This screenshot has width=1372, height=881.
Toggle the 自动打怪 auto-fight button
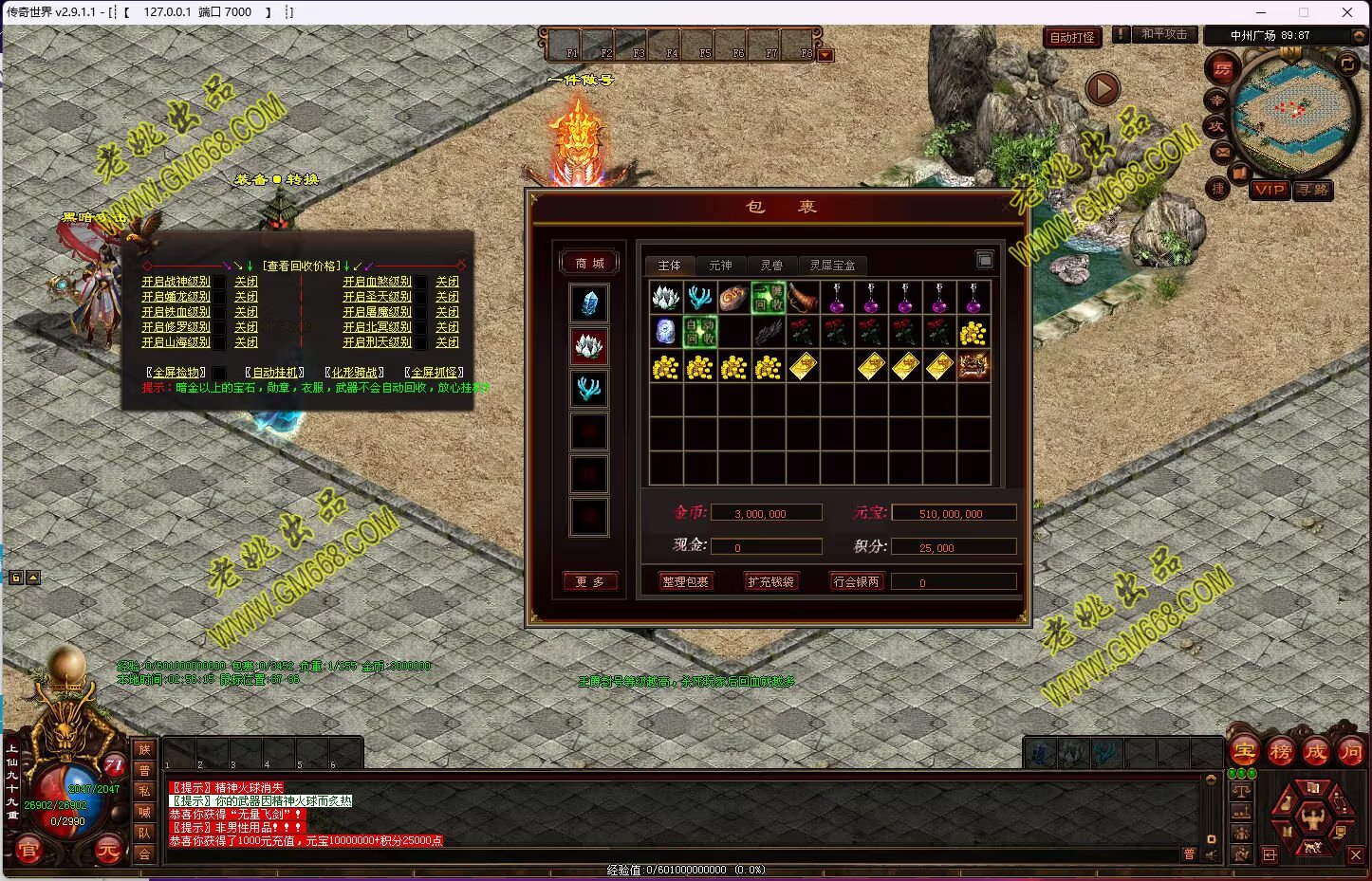coord(1072,37)
